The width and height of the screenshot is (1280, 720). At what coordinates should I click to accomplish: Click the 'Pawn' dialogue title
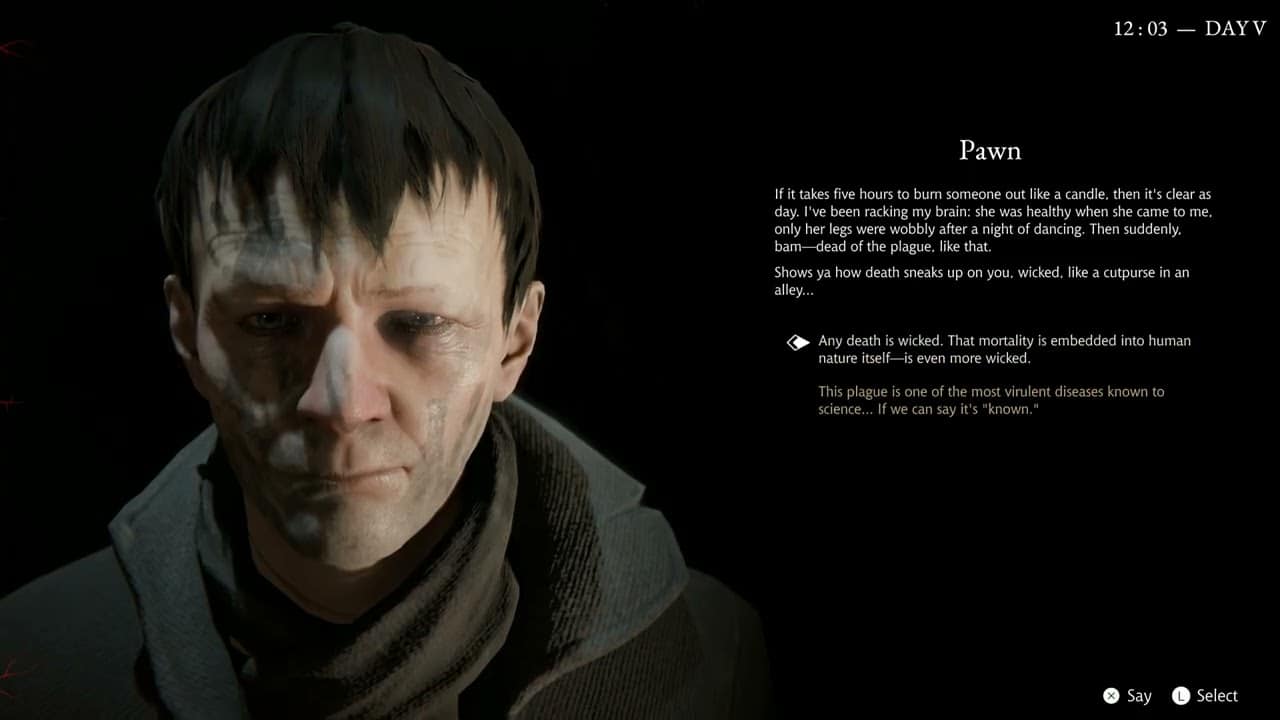tap(991, 150)
